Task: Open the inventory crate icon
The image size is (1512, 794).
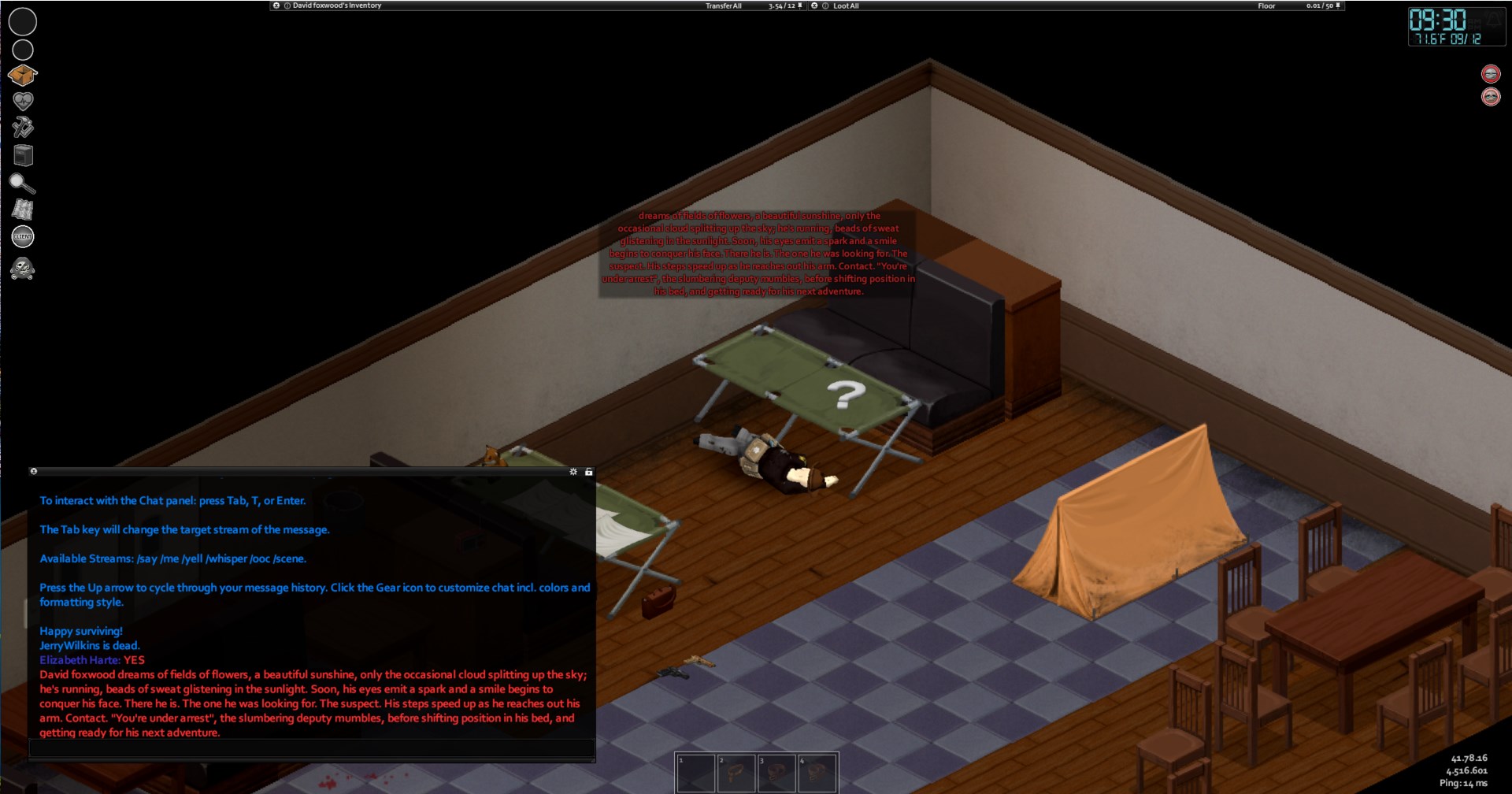Action: click(23, 75)
